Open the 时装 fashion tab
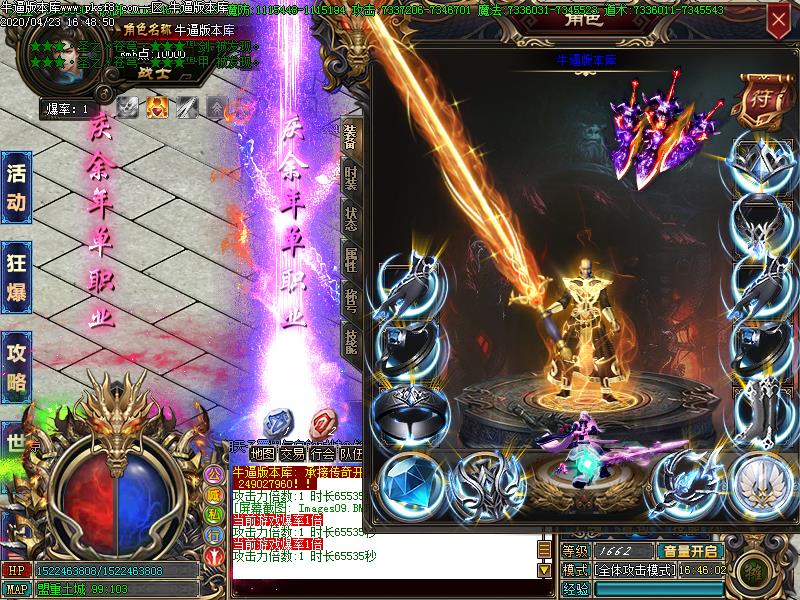 point(350,178)
